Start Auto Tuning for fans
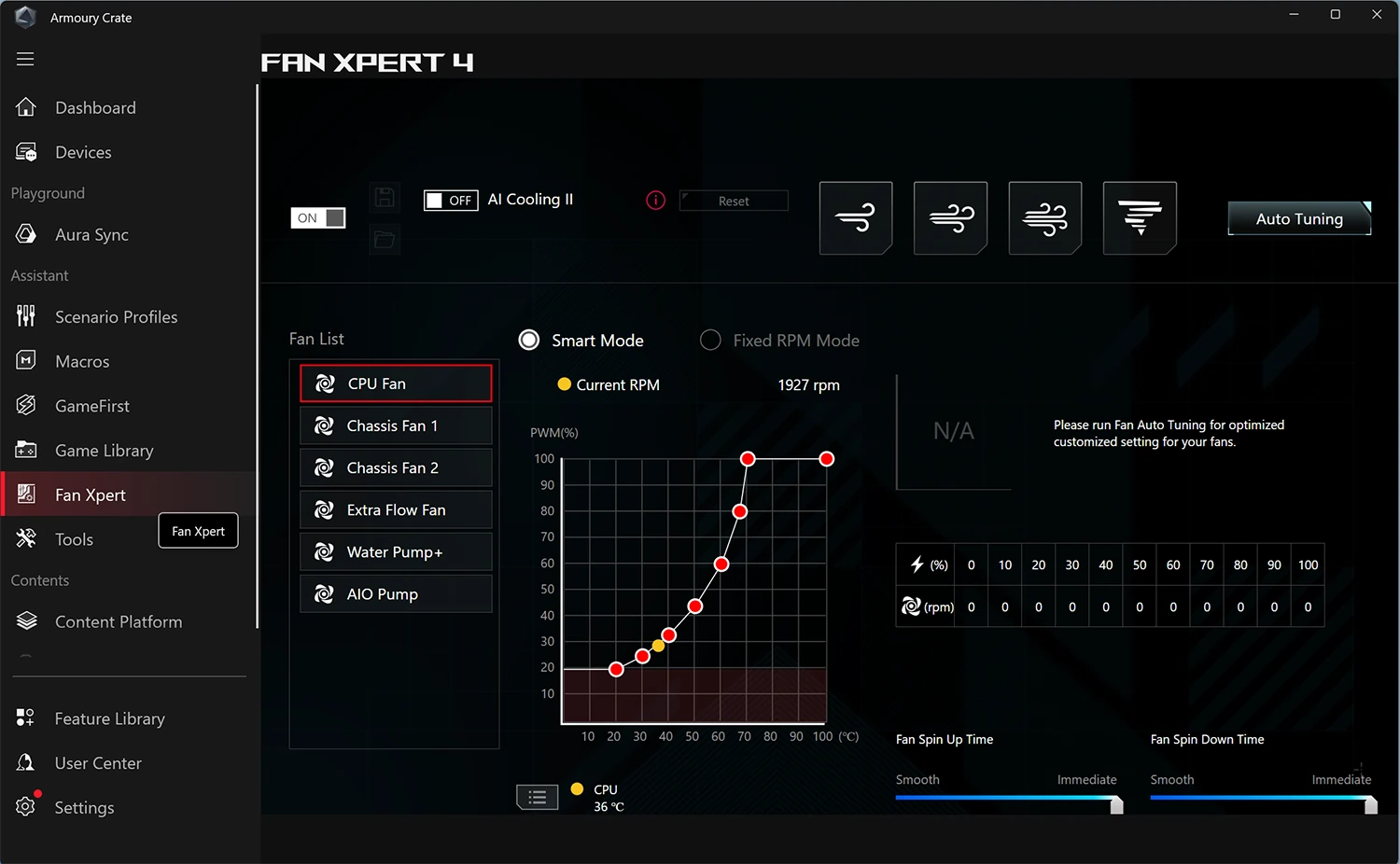1400x864 pixels. (1298, 218)
